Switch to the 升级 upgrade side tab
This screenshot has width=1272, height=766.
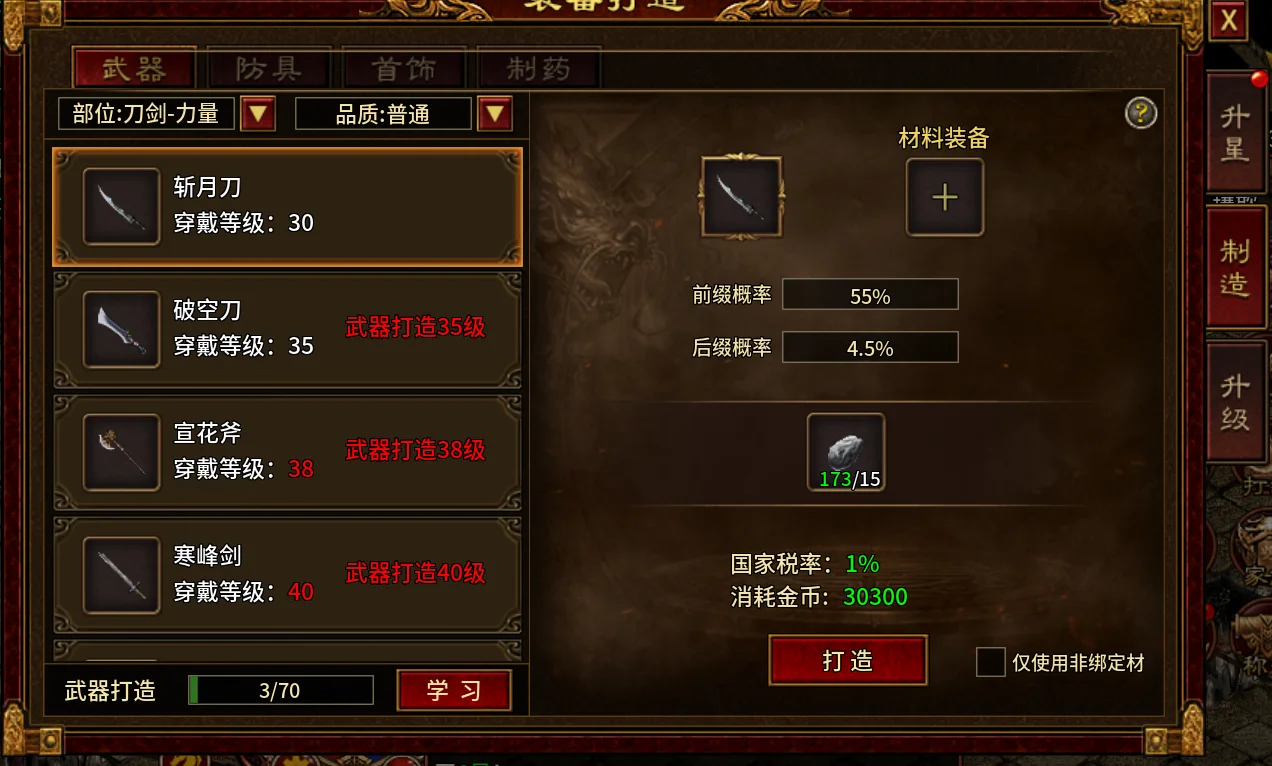tap(1236, 403)
